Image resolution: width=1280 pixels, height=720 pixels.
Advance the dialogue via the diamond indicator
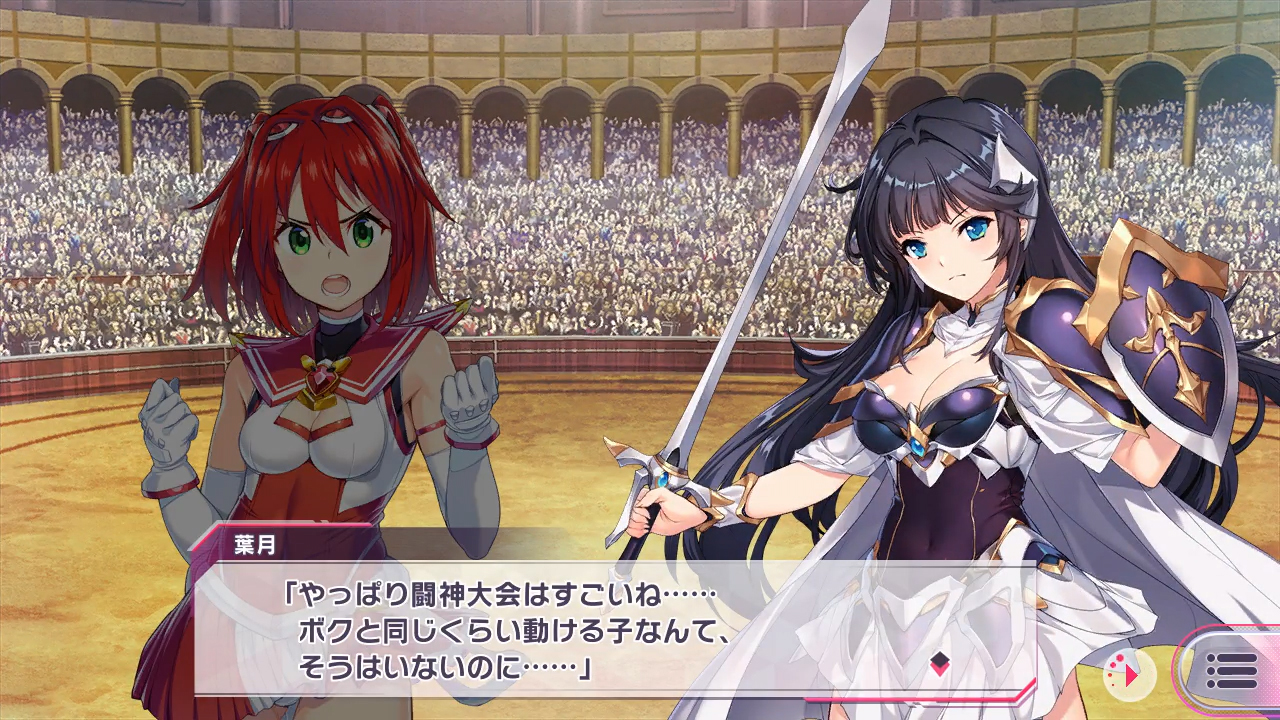pos(939,661)
